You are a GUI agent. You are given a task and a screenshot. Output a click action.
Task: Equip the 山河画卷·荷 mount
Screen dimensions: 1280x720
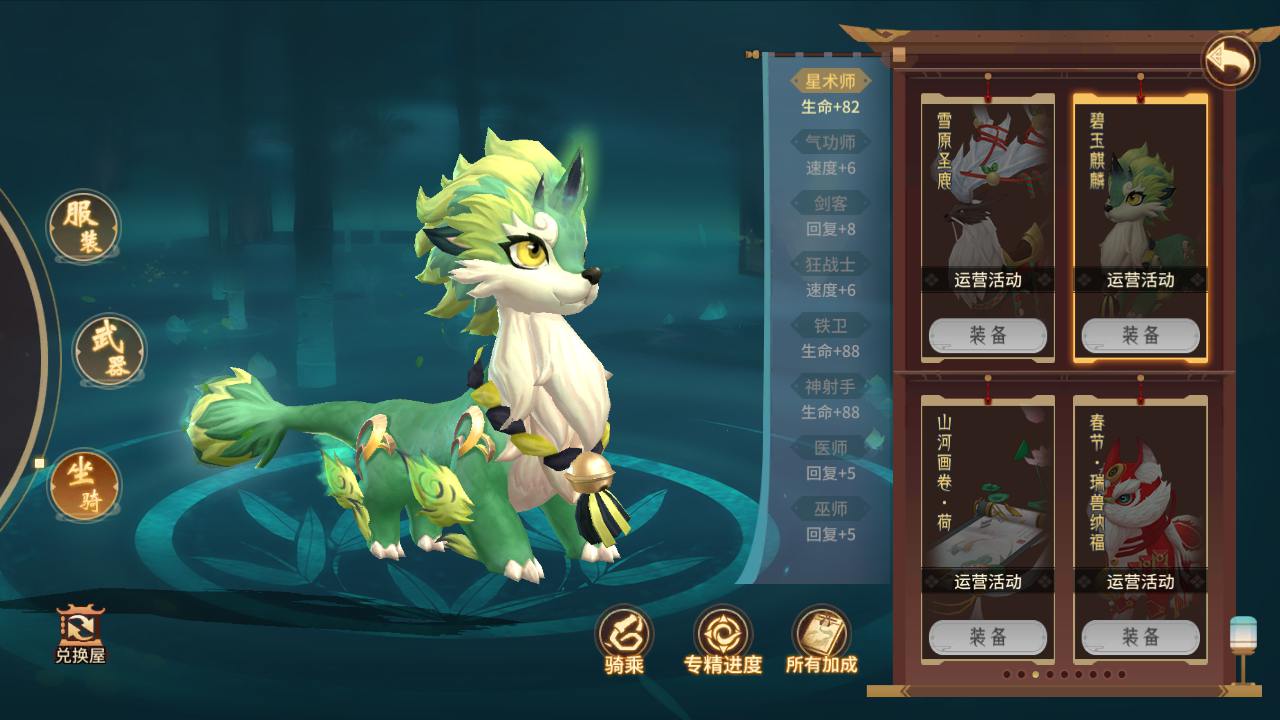click(988, 637)
